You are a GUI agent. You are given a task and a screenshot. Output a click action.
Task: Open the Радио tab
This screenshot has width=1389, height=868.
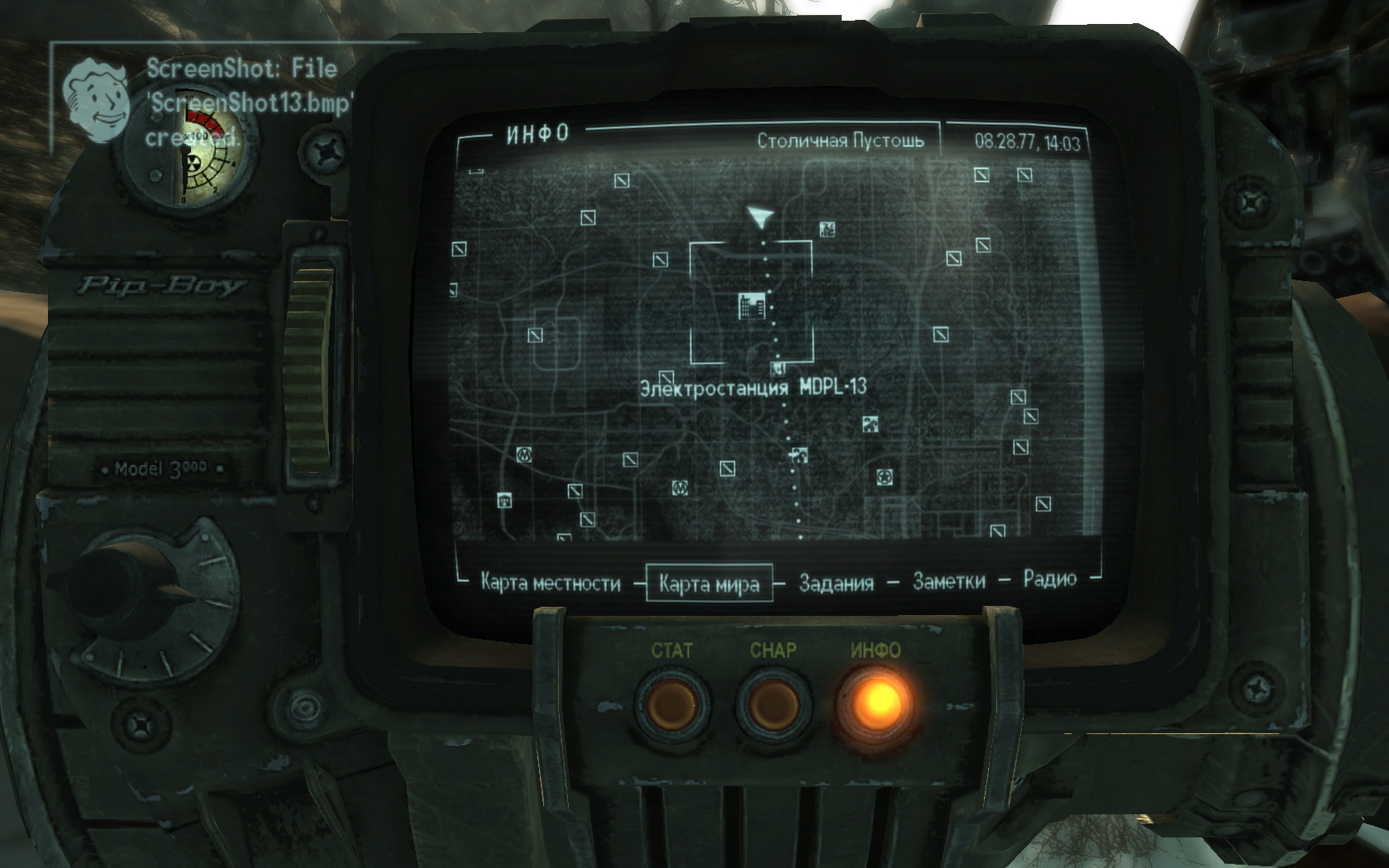coord(1049,579)
